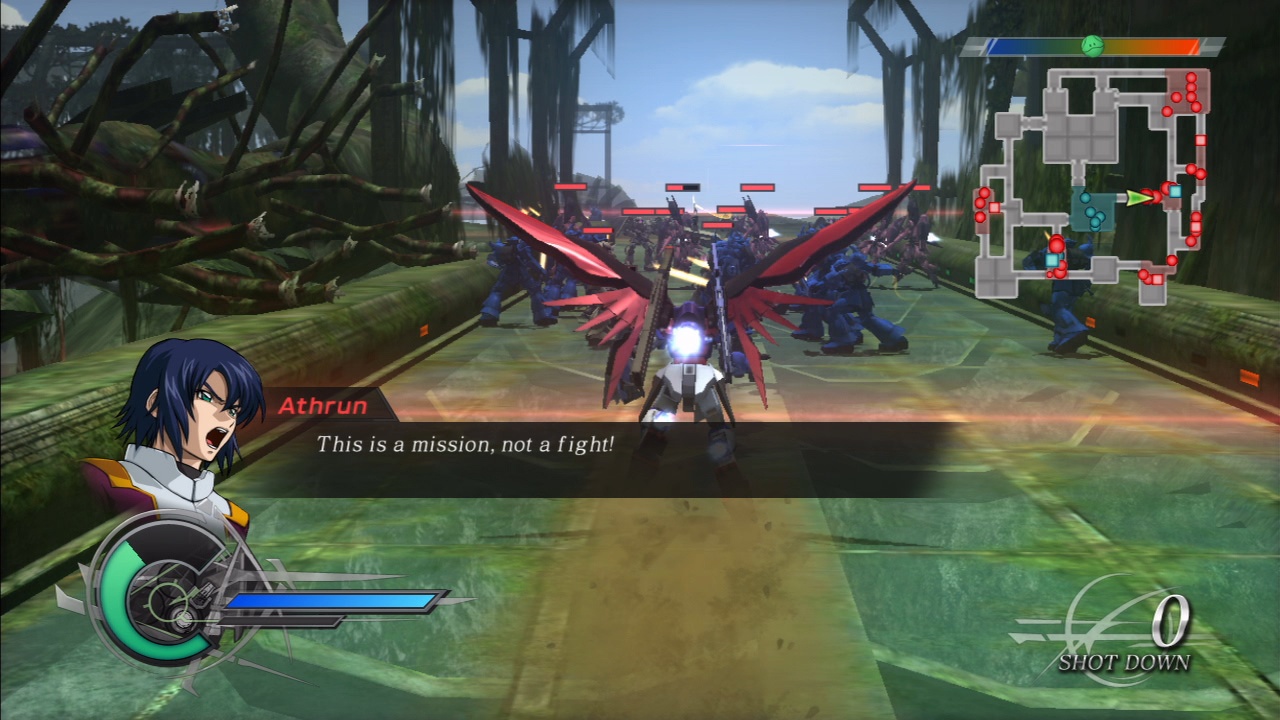
Task: Click the Haro icon on the force gauge
Action: click(1093, 44)
